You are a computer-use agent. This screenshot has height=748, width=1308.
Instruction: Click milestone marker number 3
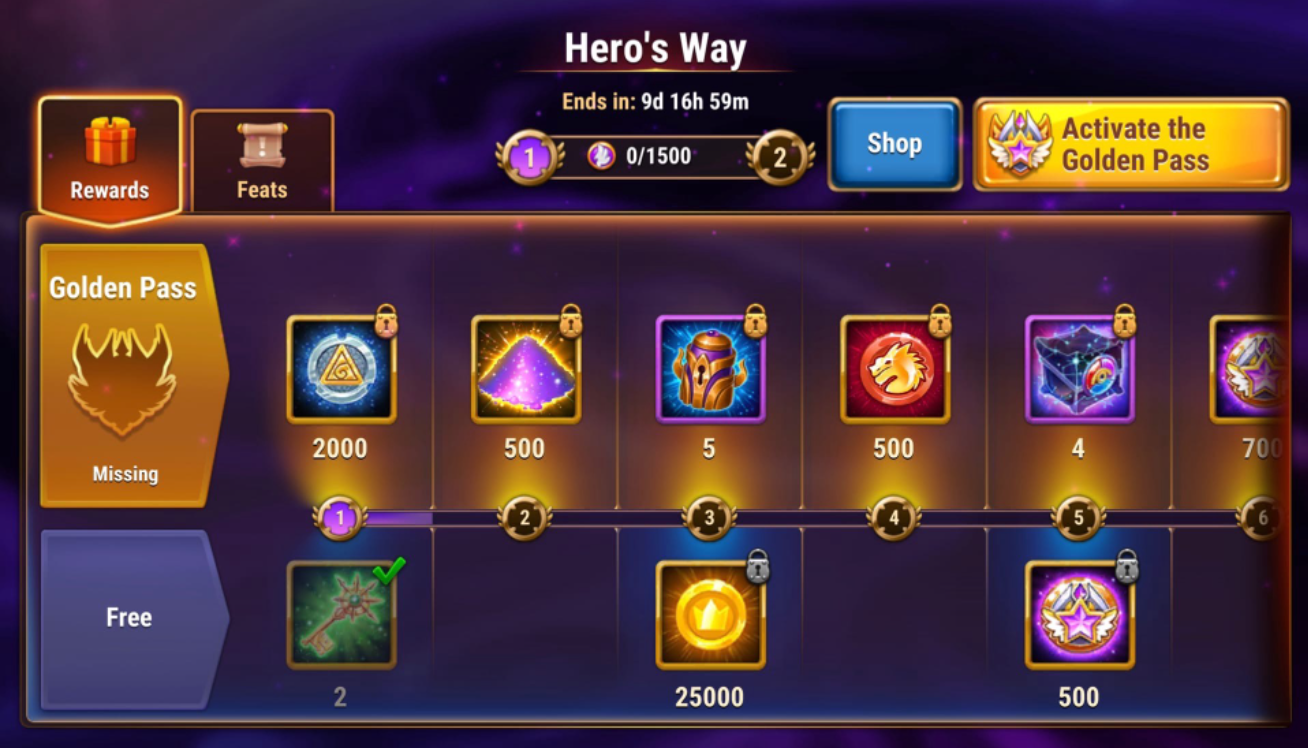710,517
